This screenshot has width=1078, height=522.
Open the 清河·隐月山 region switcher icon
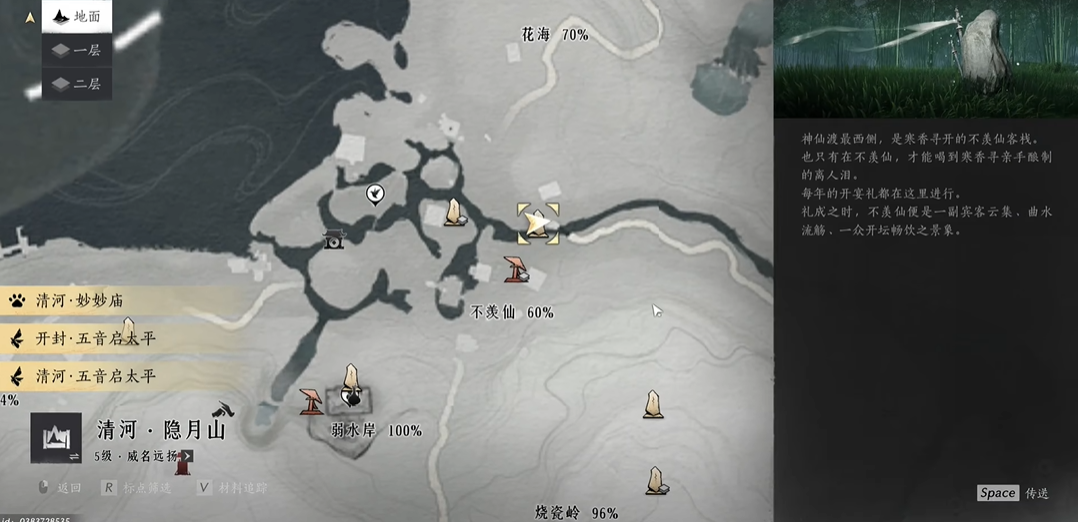[x=55, y=438]
